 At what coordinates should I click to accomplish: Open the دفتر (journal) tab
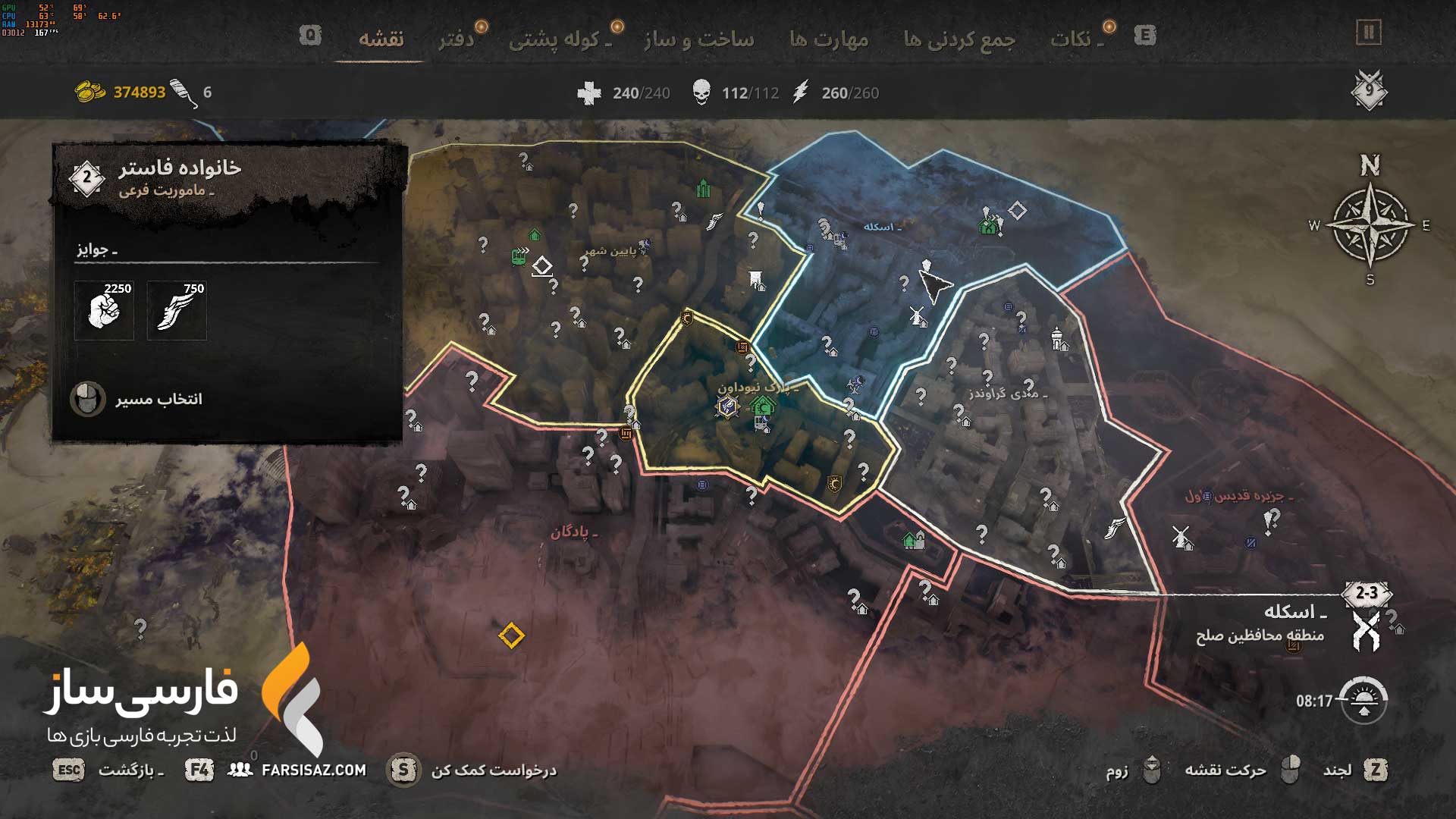click(457, 39)
